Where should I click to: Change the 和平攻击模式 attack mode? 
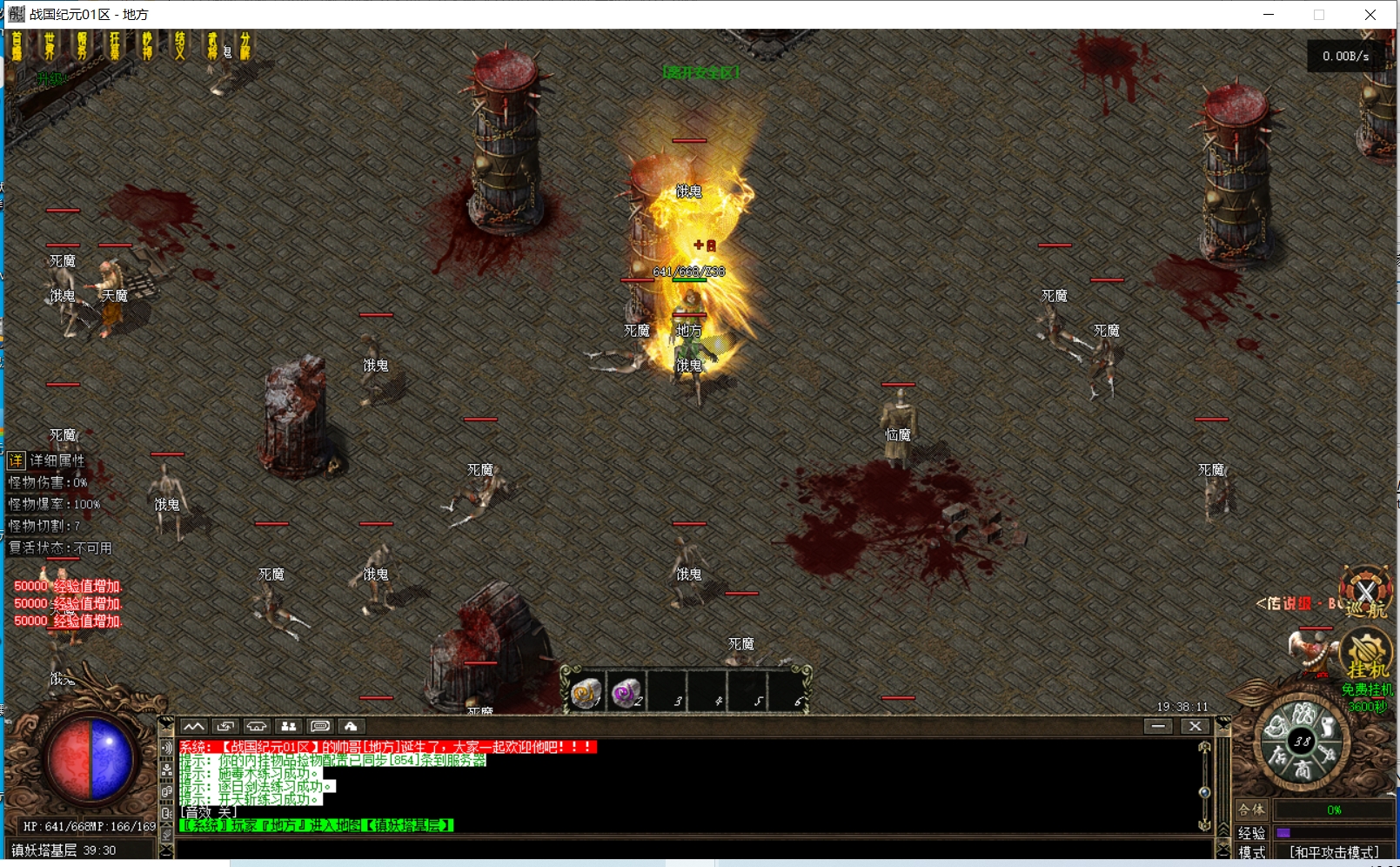click(x=1333, y=852)
